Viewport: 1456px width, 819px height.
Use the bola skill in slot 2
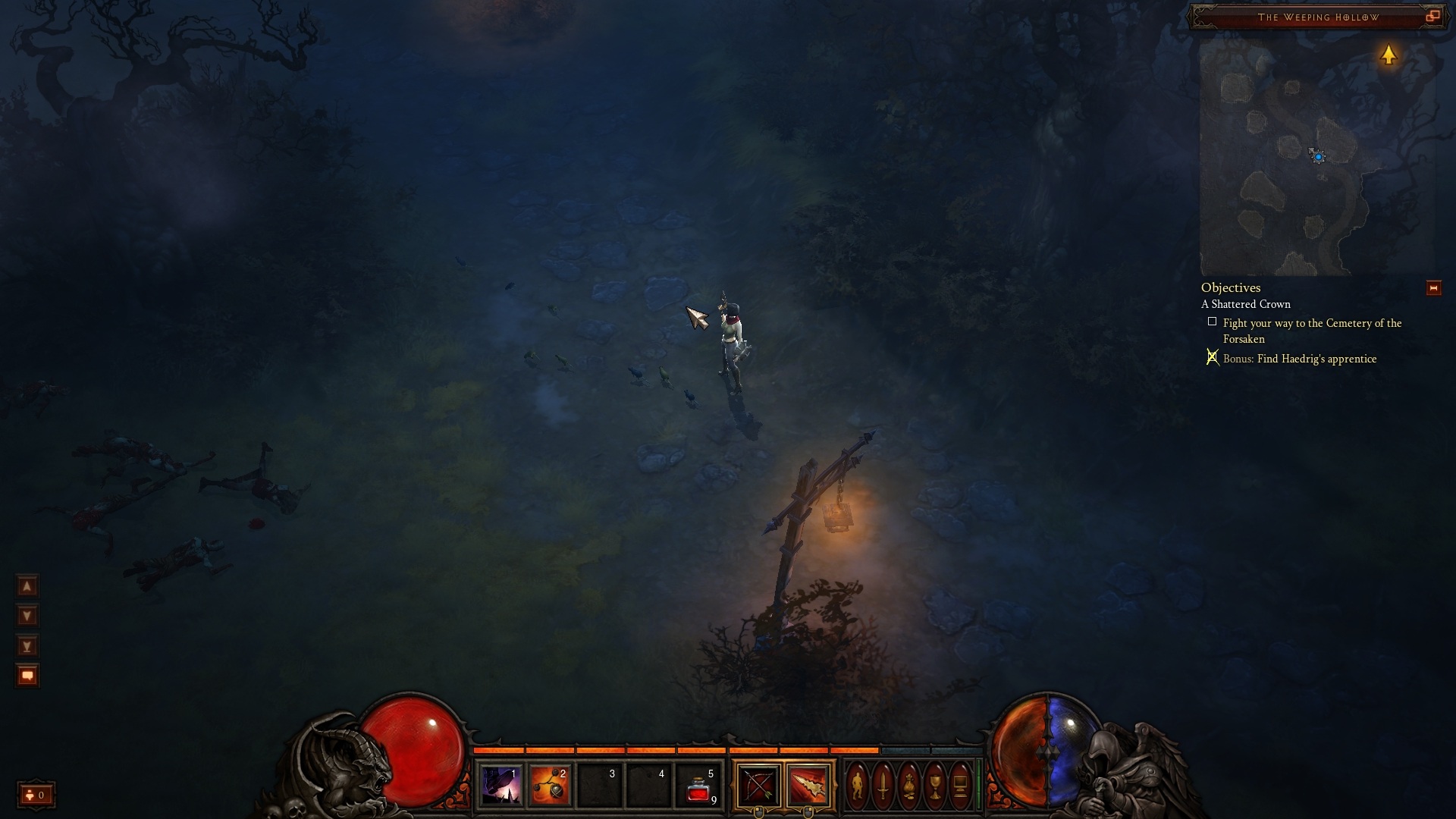pos(550,786)
